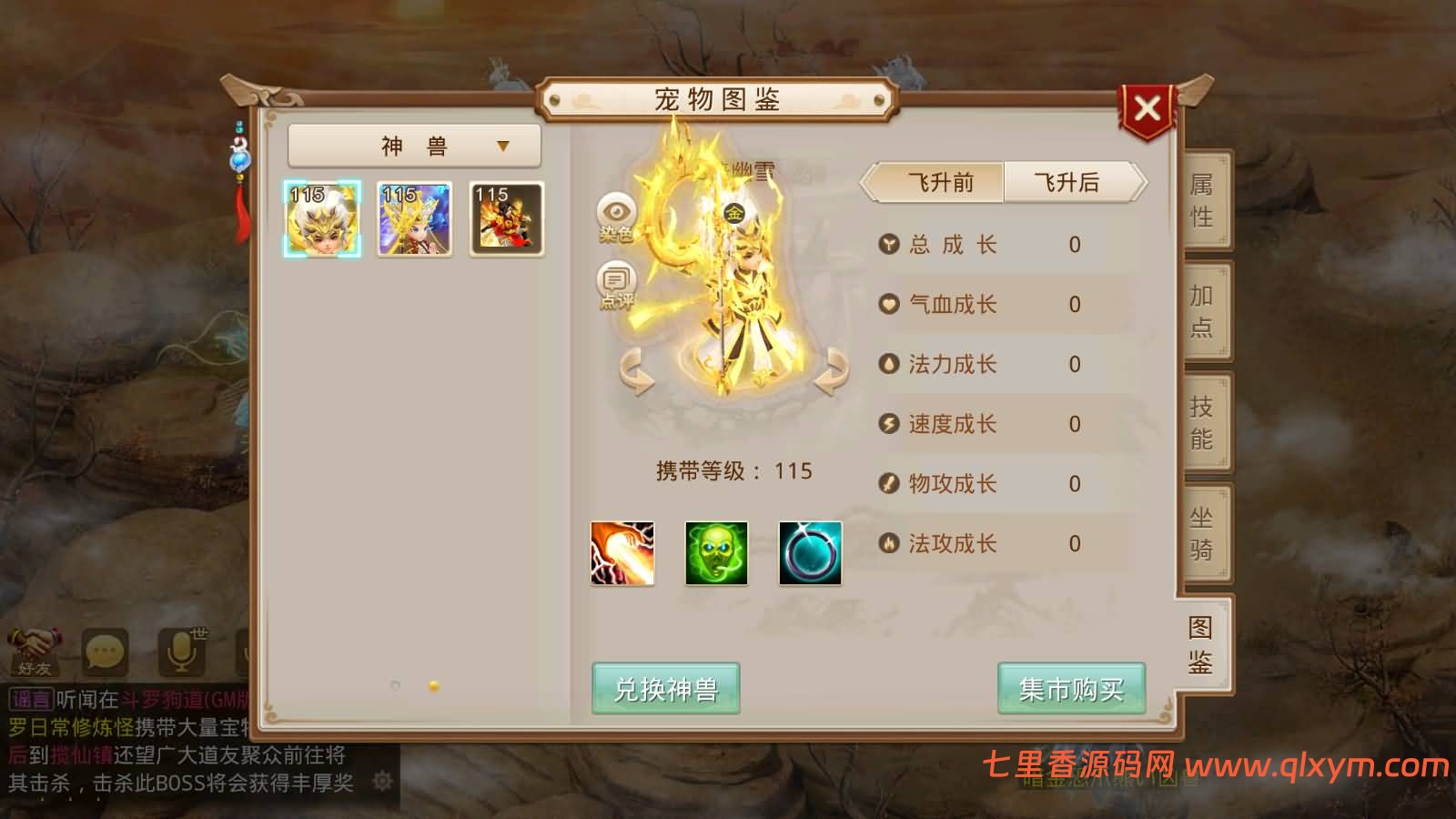Screen dimensions: 1456x819
Task: Open the chat bubble icon
Action: pyautogui.click(x=105, y=651)
